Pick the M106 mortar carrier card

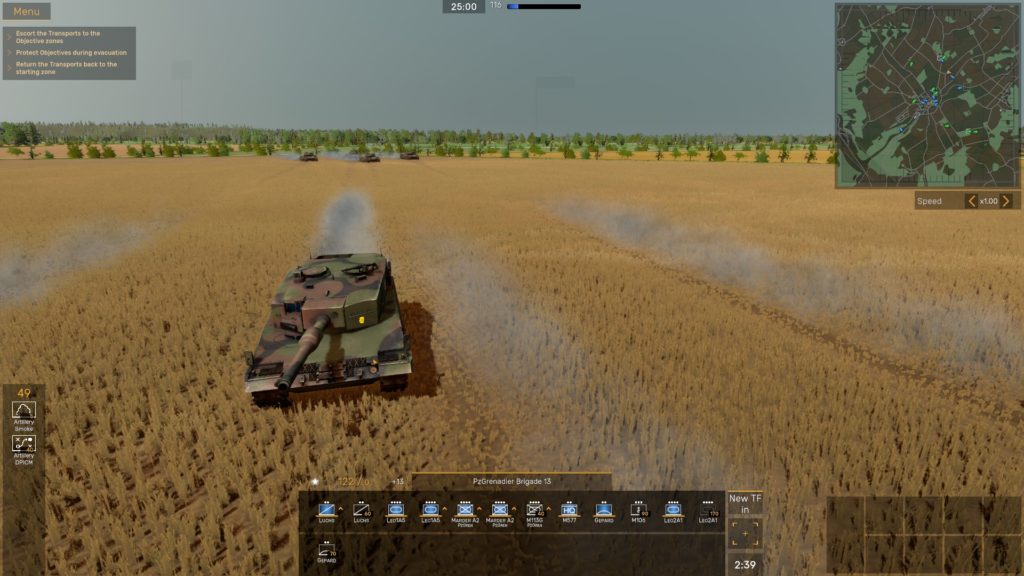point(638,511)
